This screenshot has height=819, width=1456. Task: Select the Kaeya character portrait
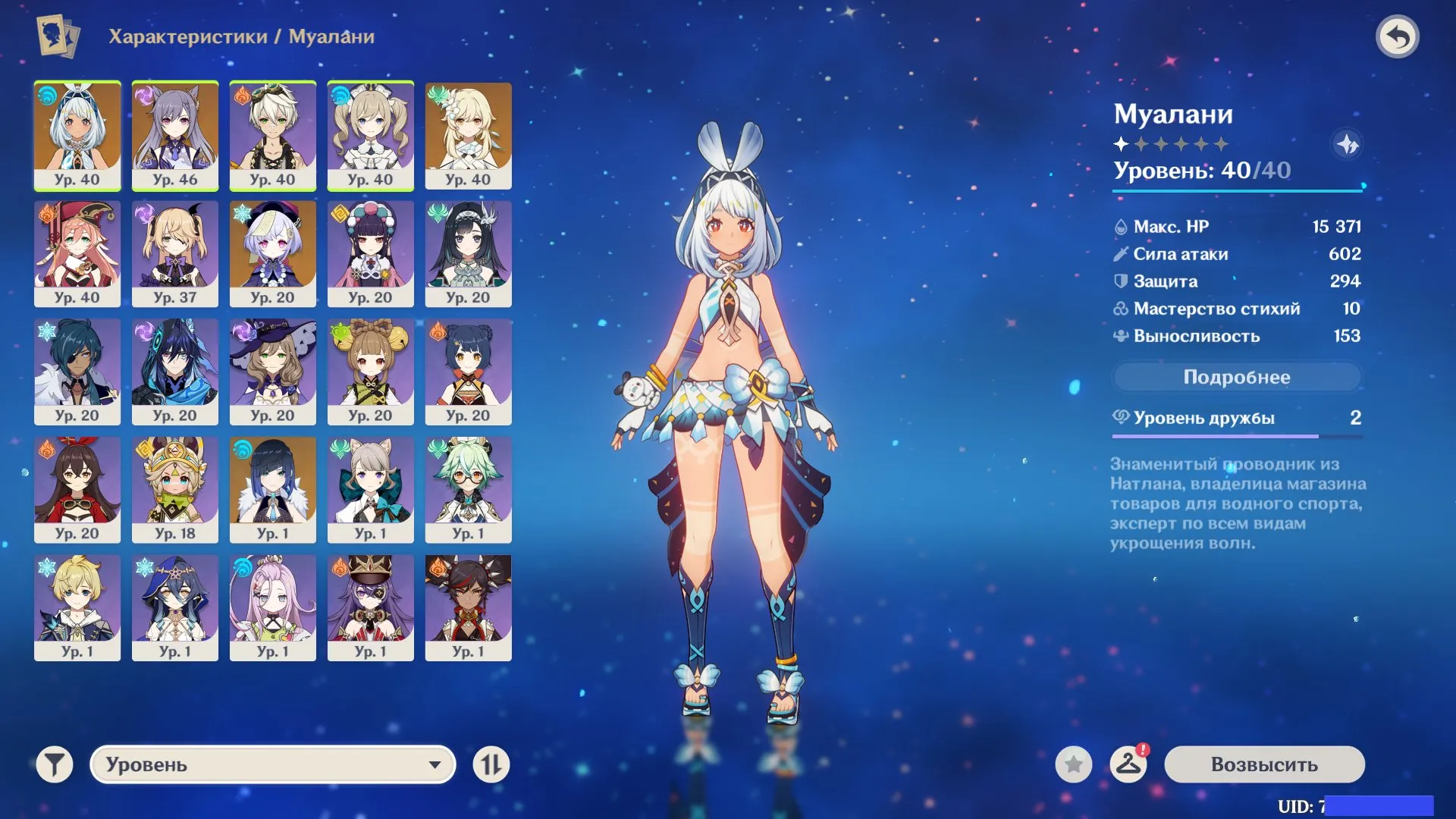pyautogui.click(x=77, y=372)
